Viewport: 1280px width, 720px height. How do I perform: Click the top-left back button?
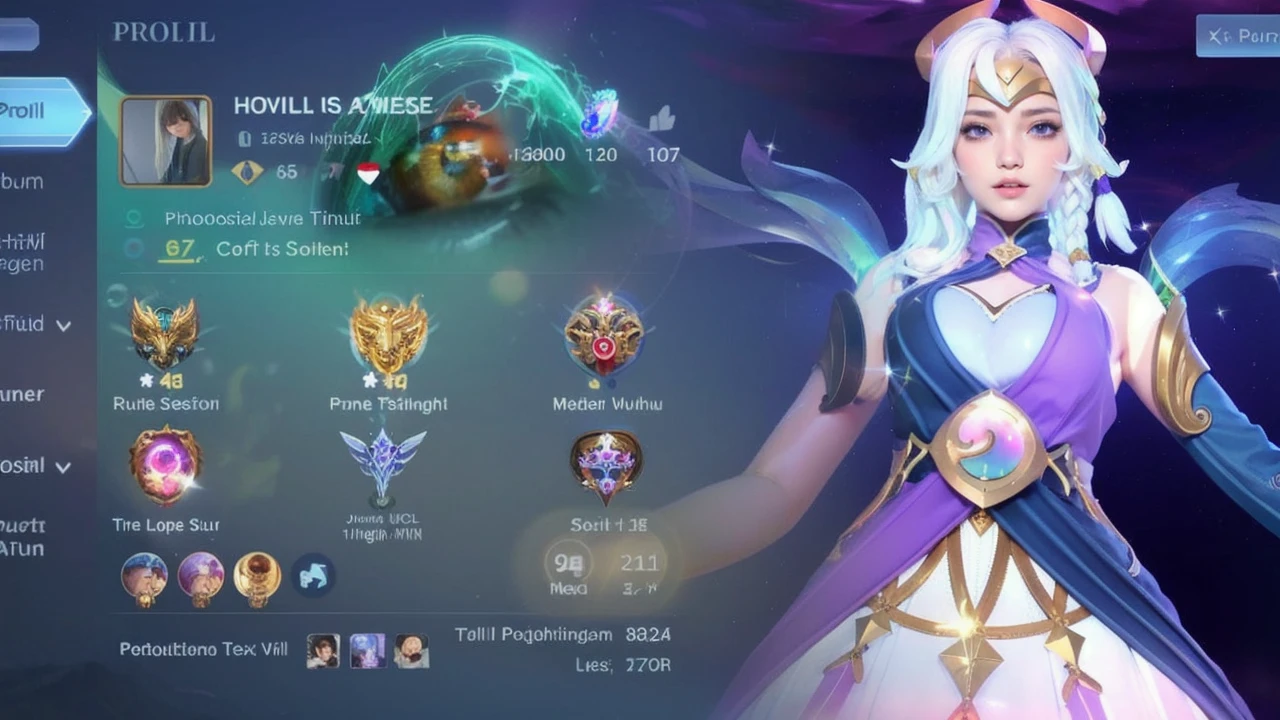click(18, 35)
